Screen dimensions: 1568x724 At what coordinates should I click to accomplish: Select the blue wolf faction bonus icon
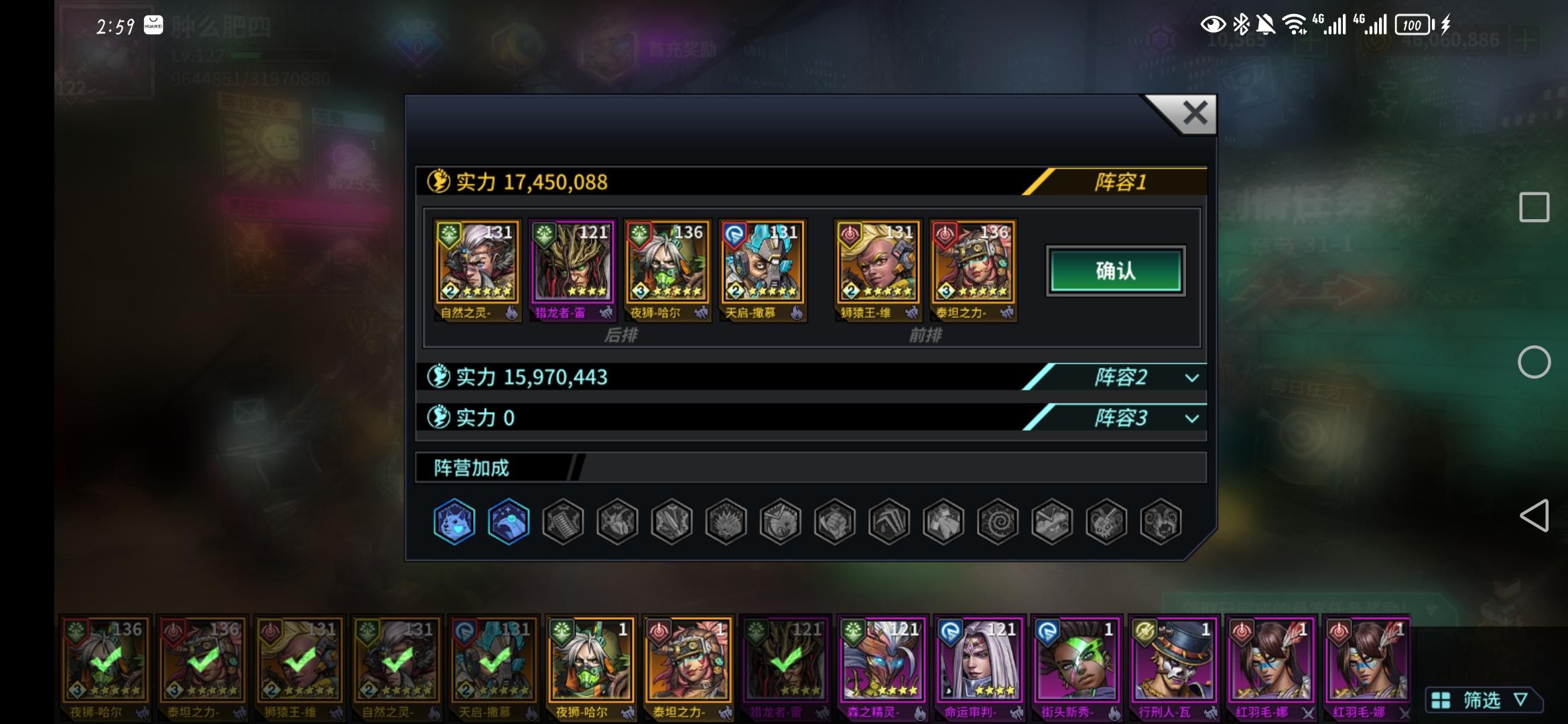454,522
